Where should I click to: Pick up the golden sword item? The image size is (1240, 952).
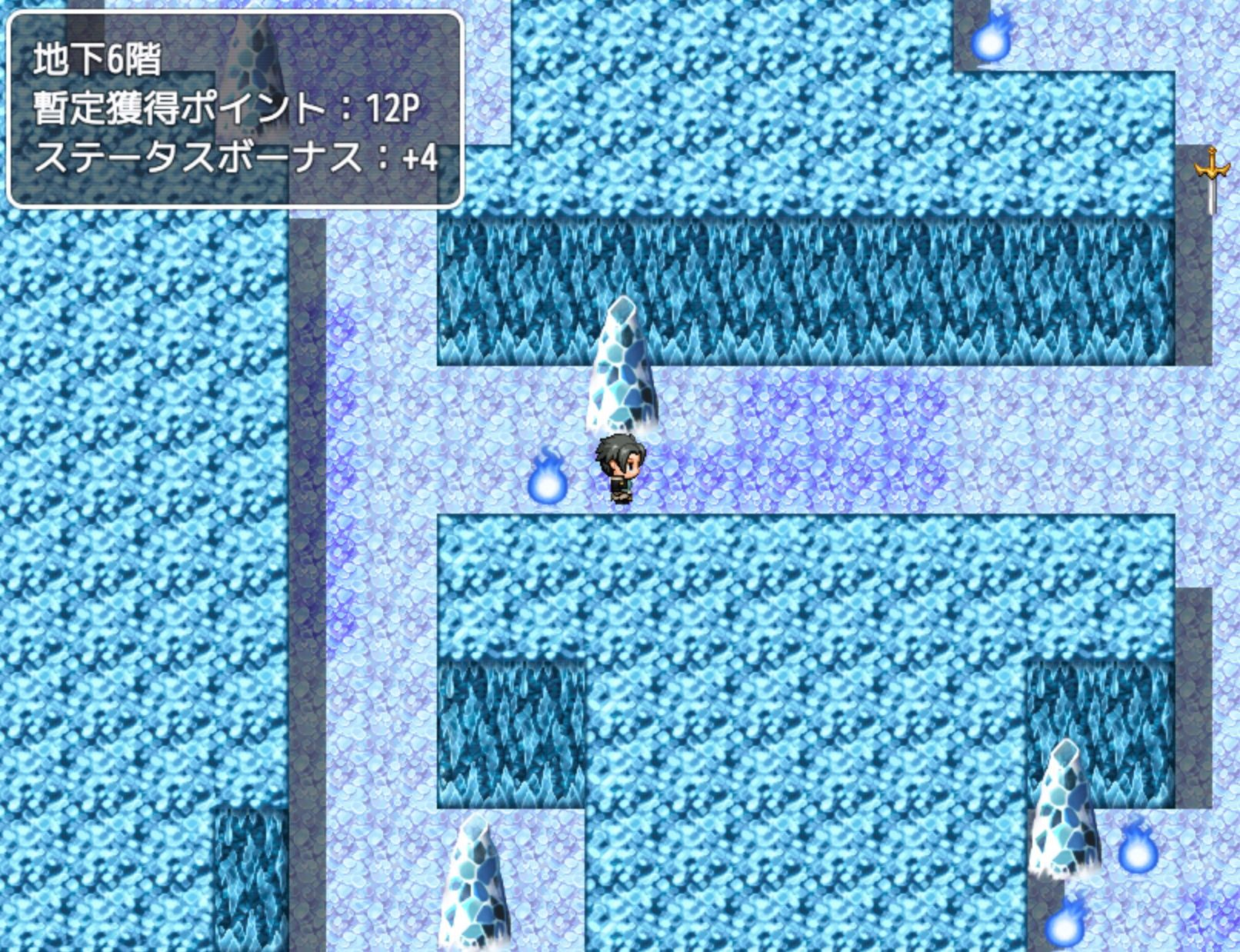1212,177
